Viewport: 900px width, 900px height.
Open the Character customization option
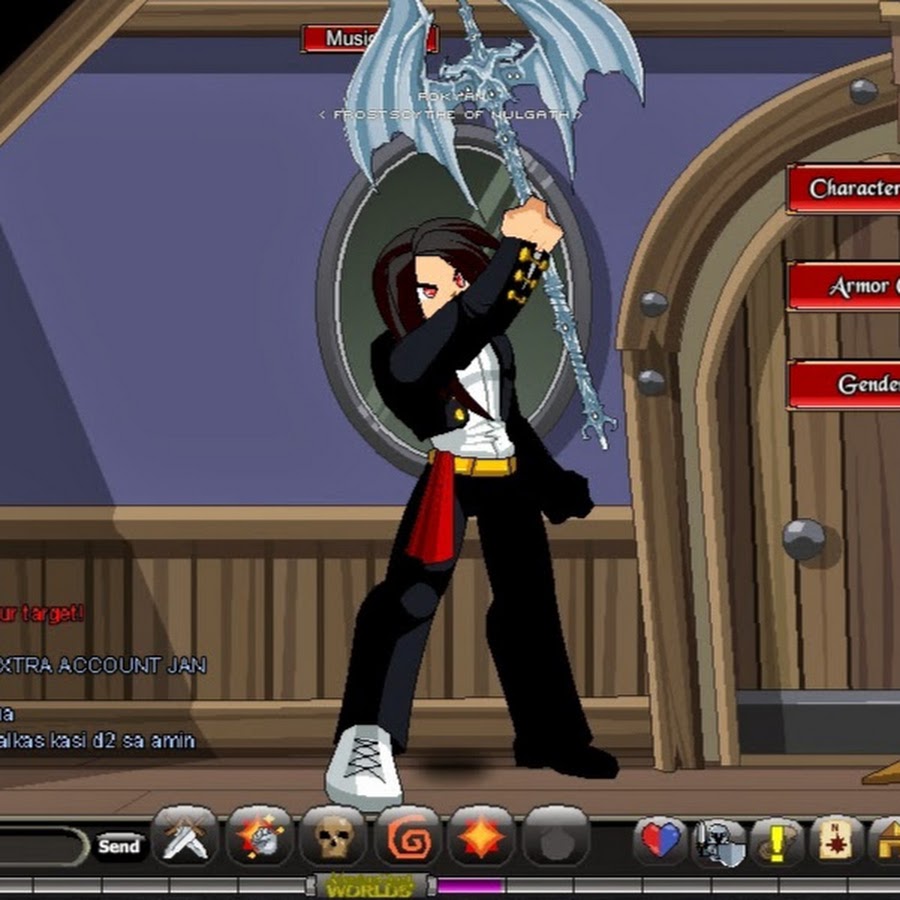point(844,189)
